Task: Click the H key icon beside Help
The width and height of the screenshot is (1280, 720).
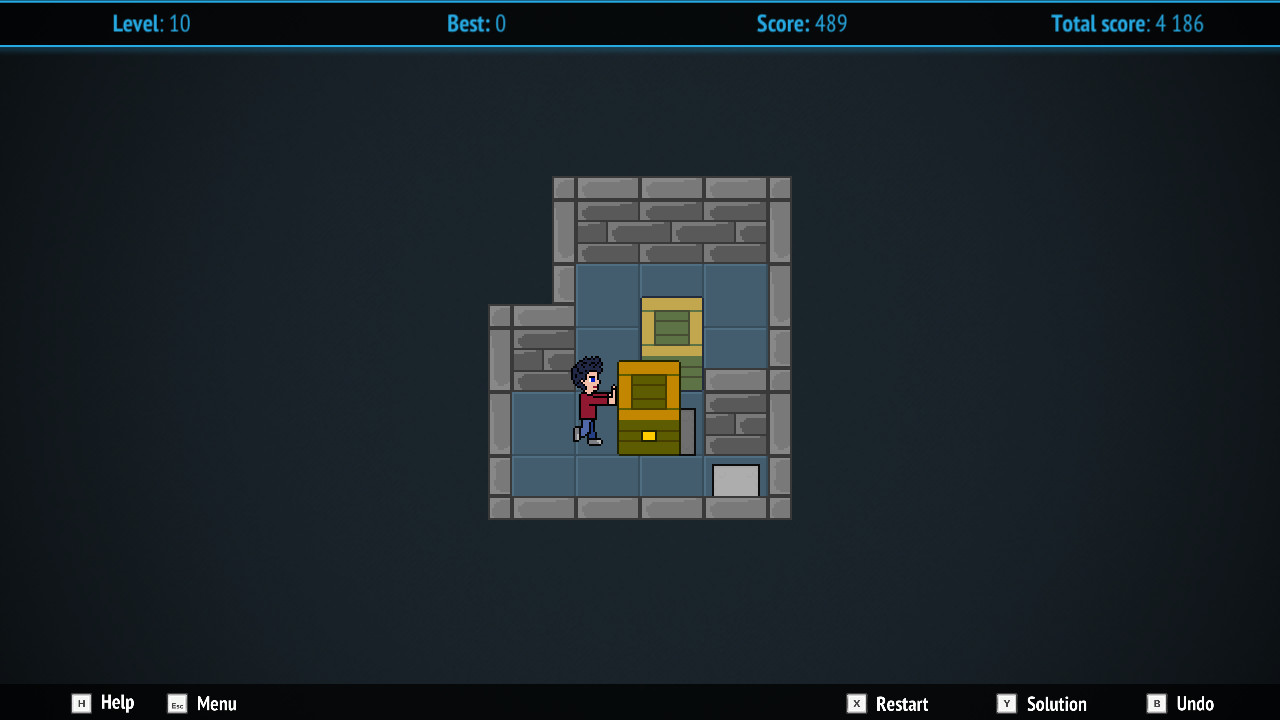Action: point(80,703)
